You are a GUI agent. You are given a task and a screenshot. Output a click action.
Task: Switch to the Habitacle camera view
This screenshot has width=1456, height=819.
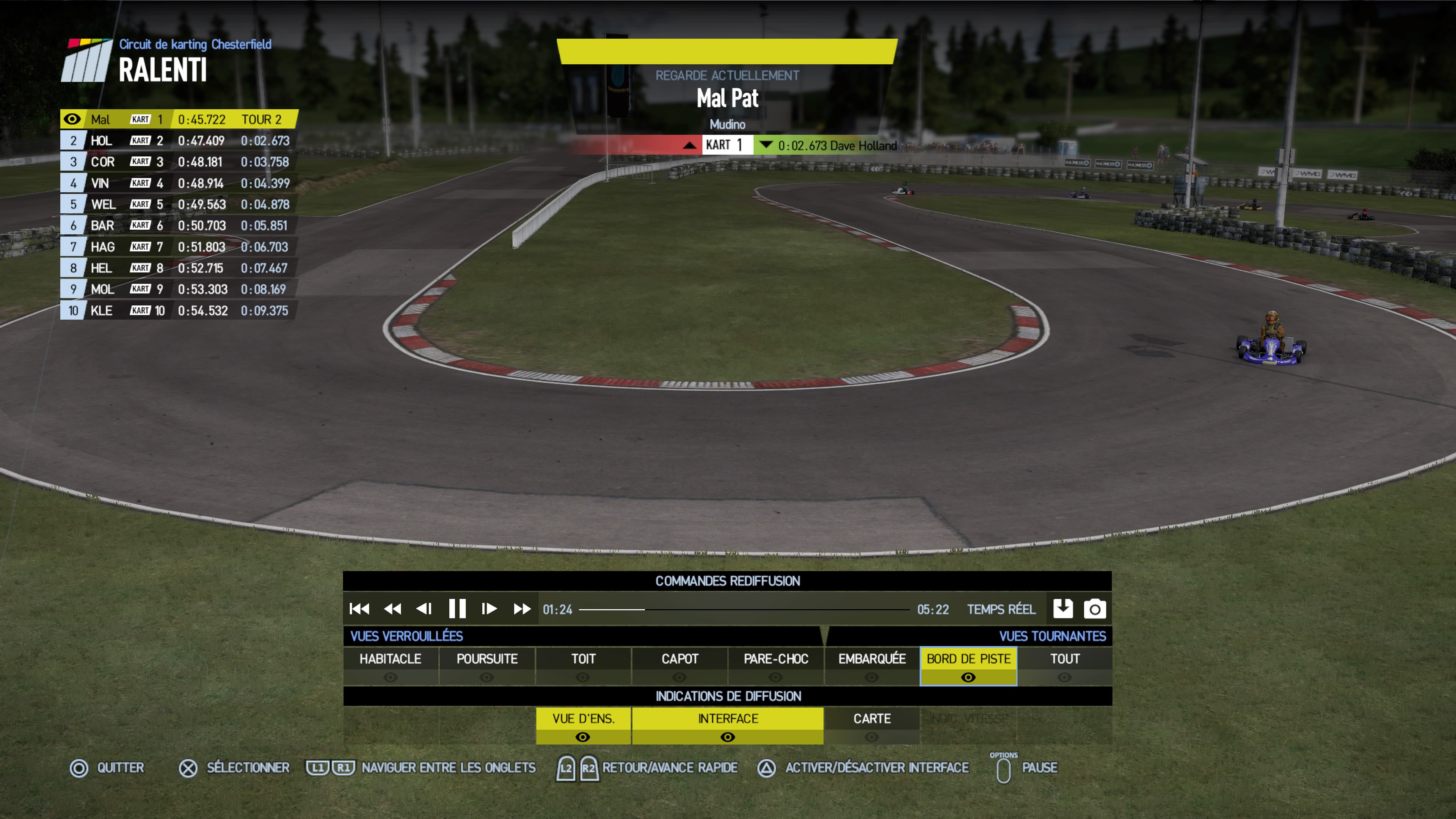tap(391, 665)
